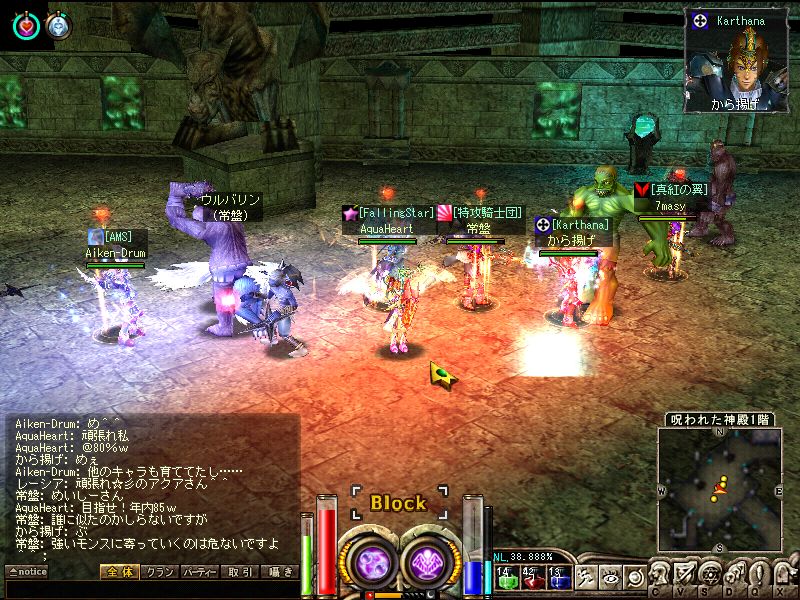Click the chat text input box
The width and height of the screenshot is (800, 600).
click(x=150, y=590)
